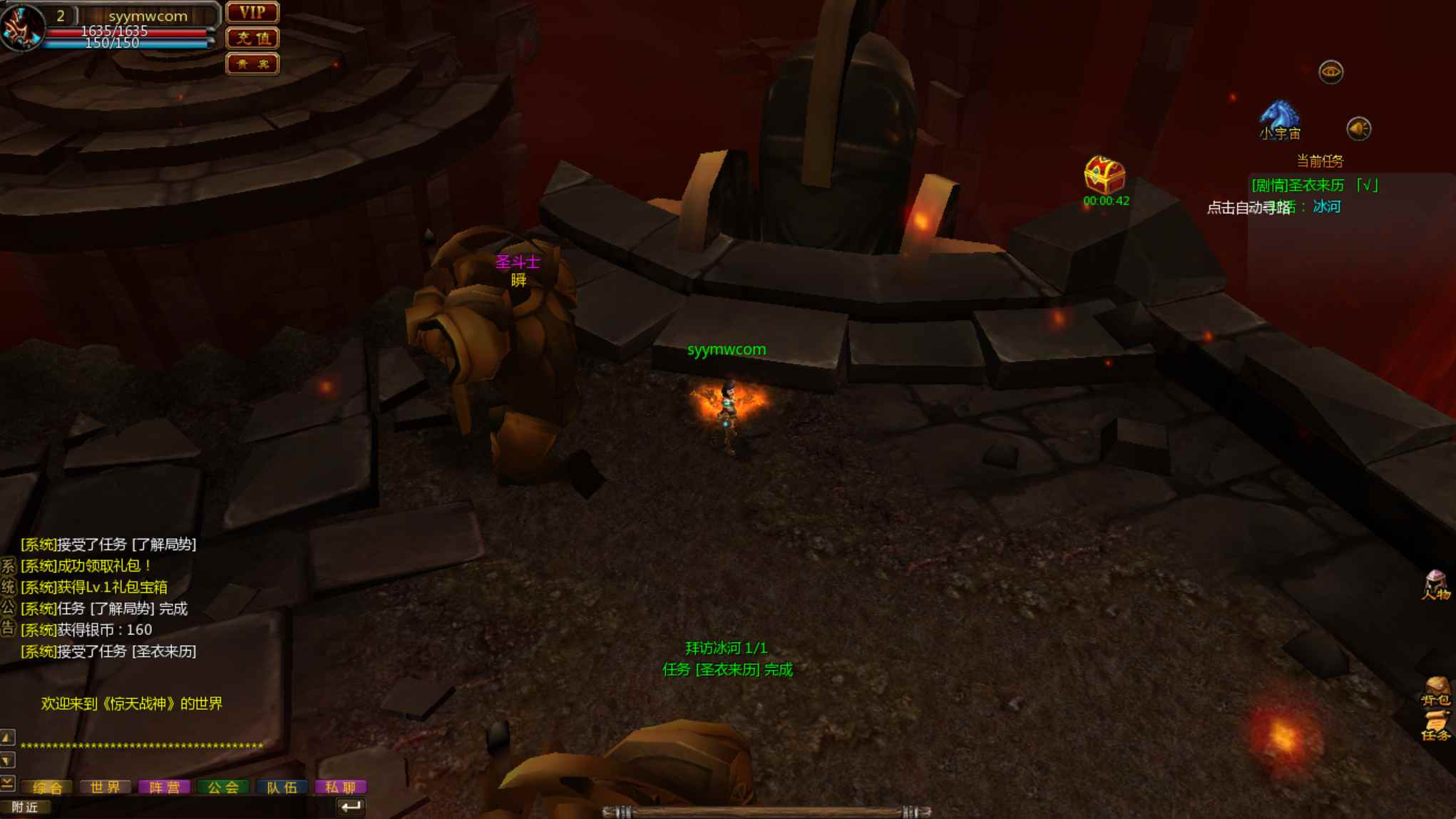The image size is (1456, 819).
Task: Open the 任务 quest log icon
Action: pos(1436,726)
